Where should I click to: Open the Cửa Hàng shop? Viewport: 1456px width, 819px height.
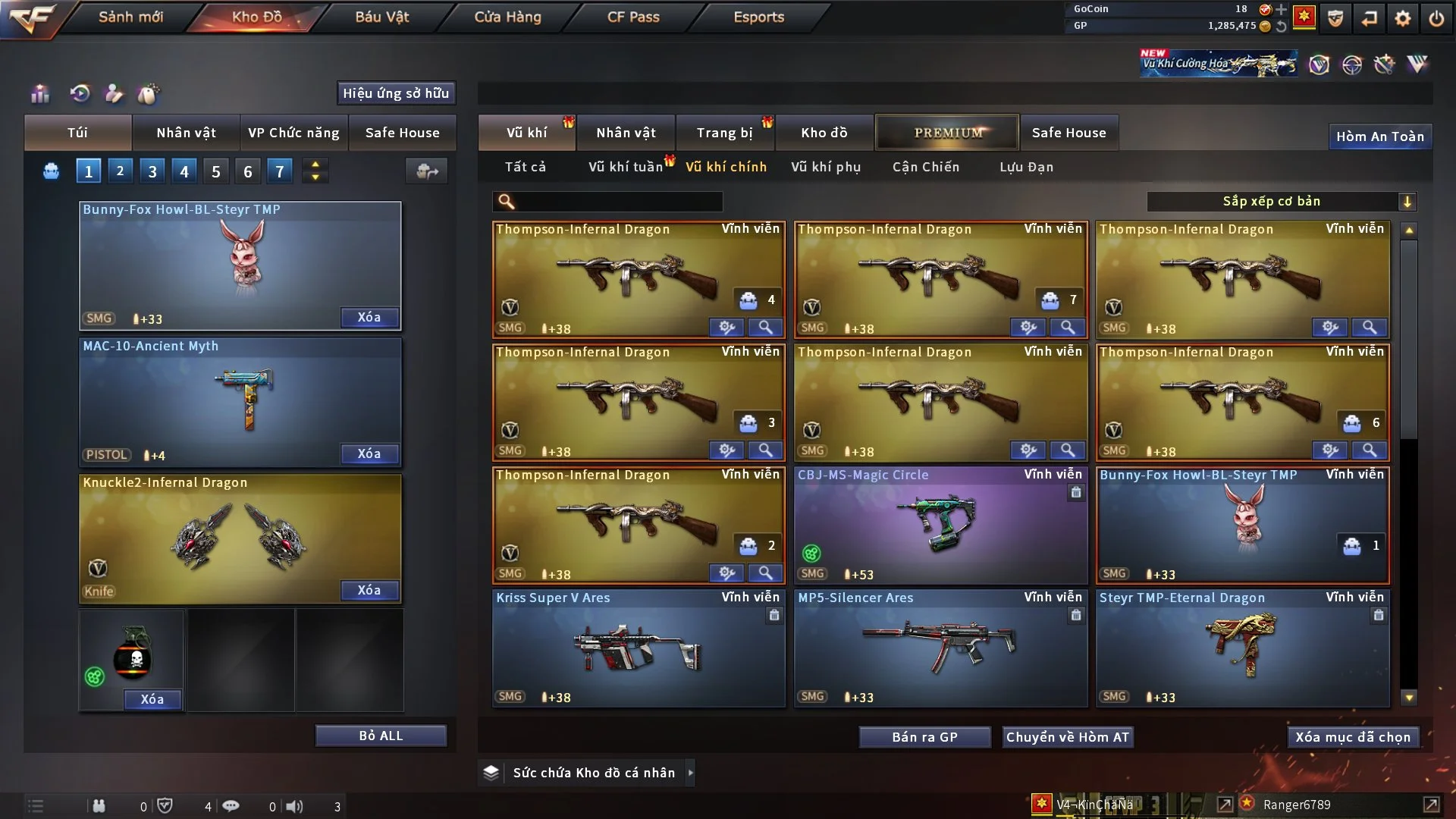[507, 17]
